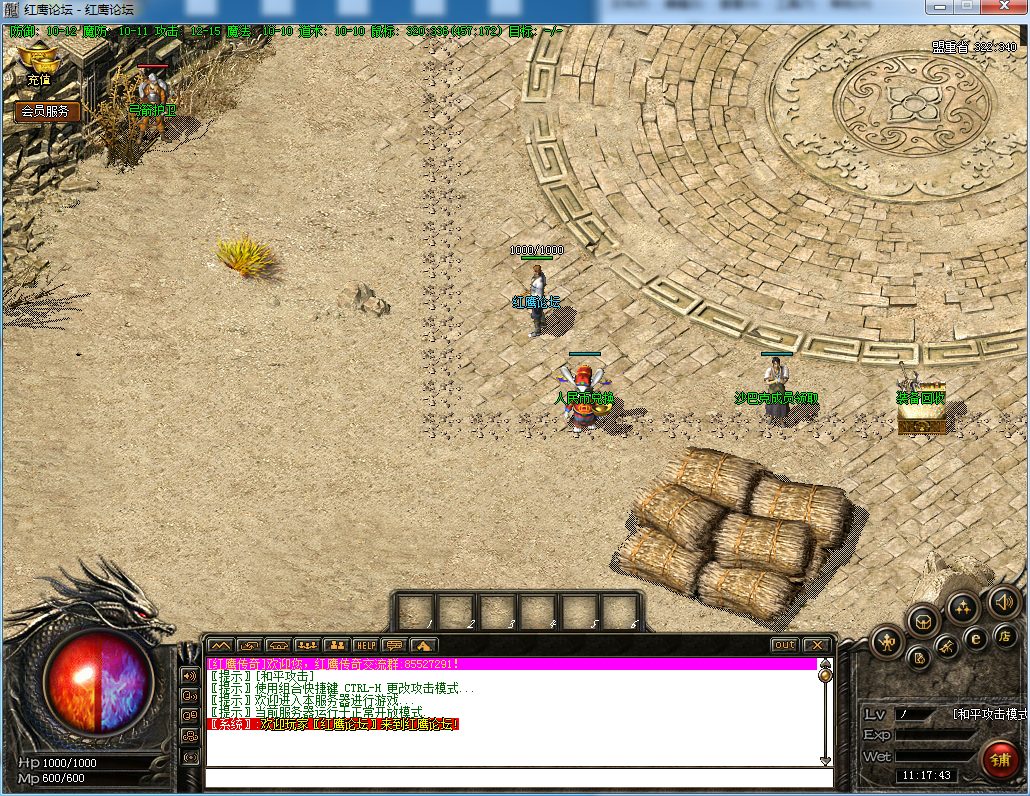Open the character equipment warrior icon
Image resolution: width=1030 pixels, height=796 pixels.
click(x=887, y=641)
